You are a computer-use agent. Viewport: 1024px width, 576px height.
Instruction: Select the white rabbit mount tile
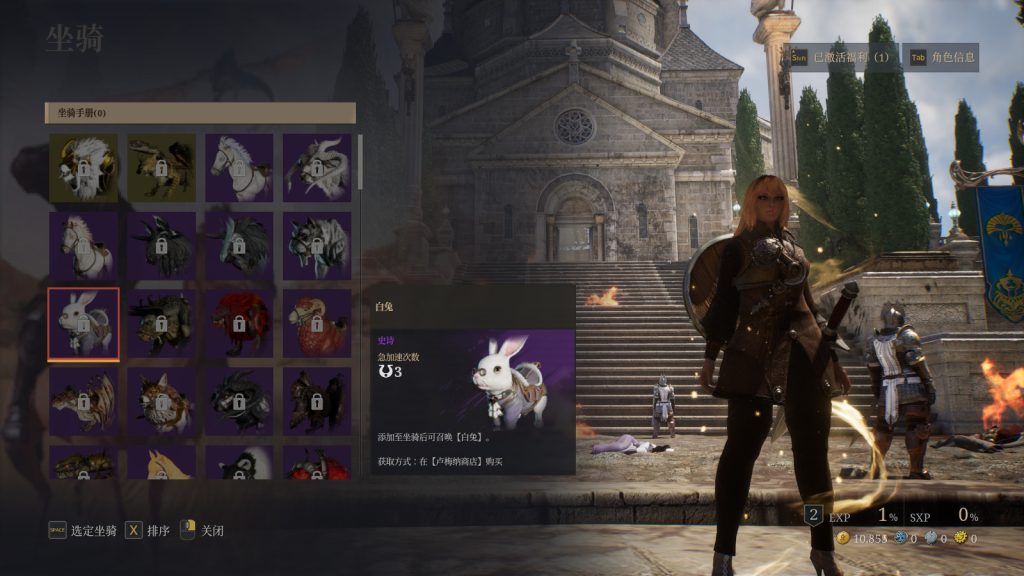83,324
